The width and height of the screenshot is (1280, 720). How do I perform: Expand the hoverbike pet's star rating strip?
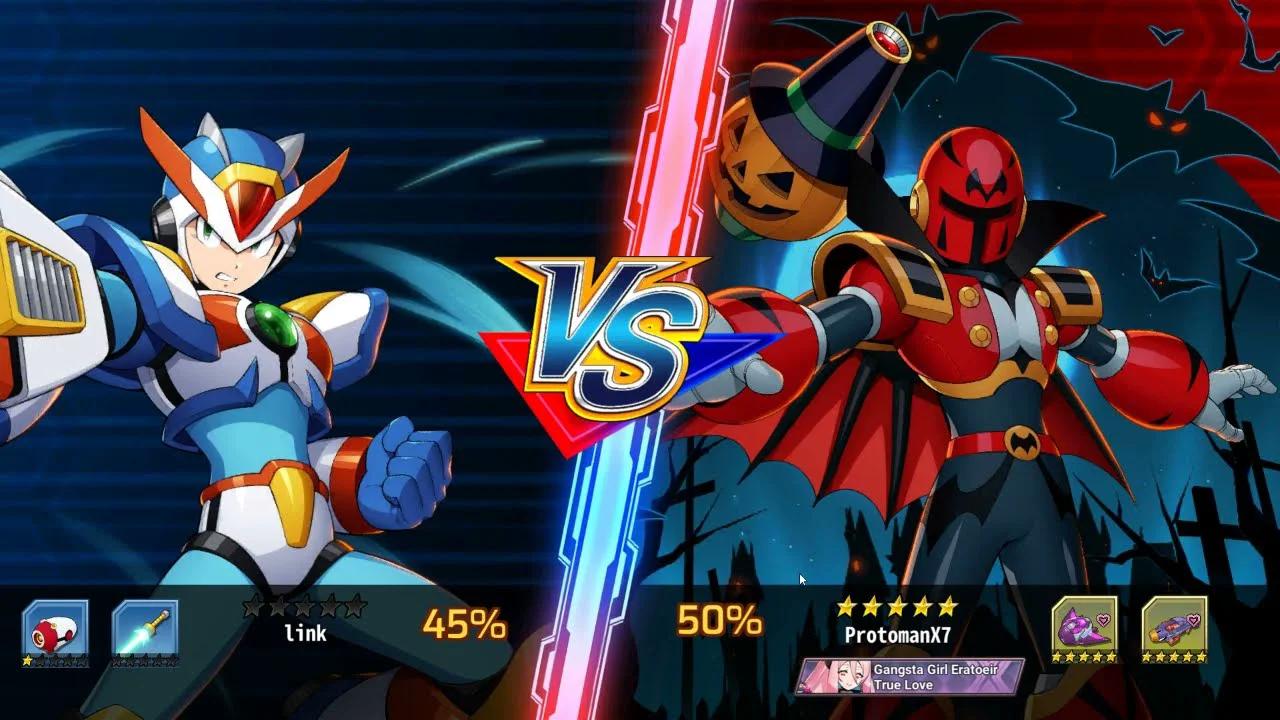(1173, 657)
